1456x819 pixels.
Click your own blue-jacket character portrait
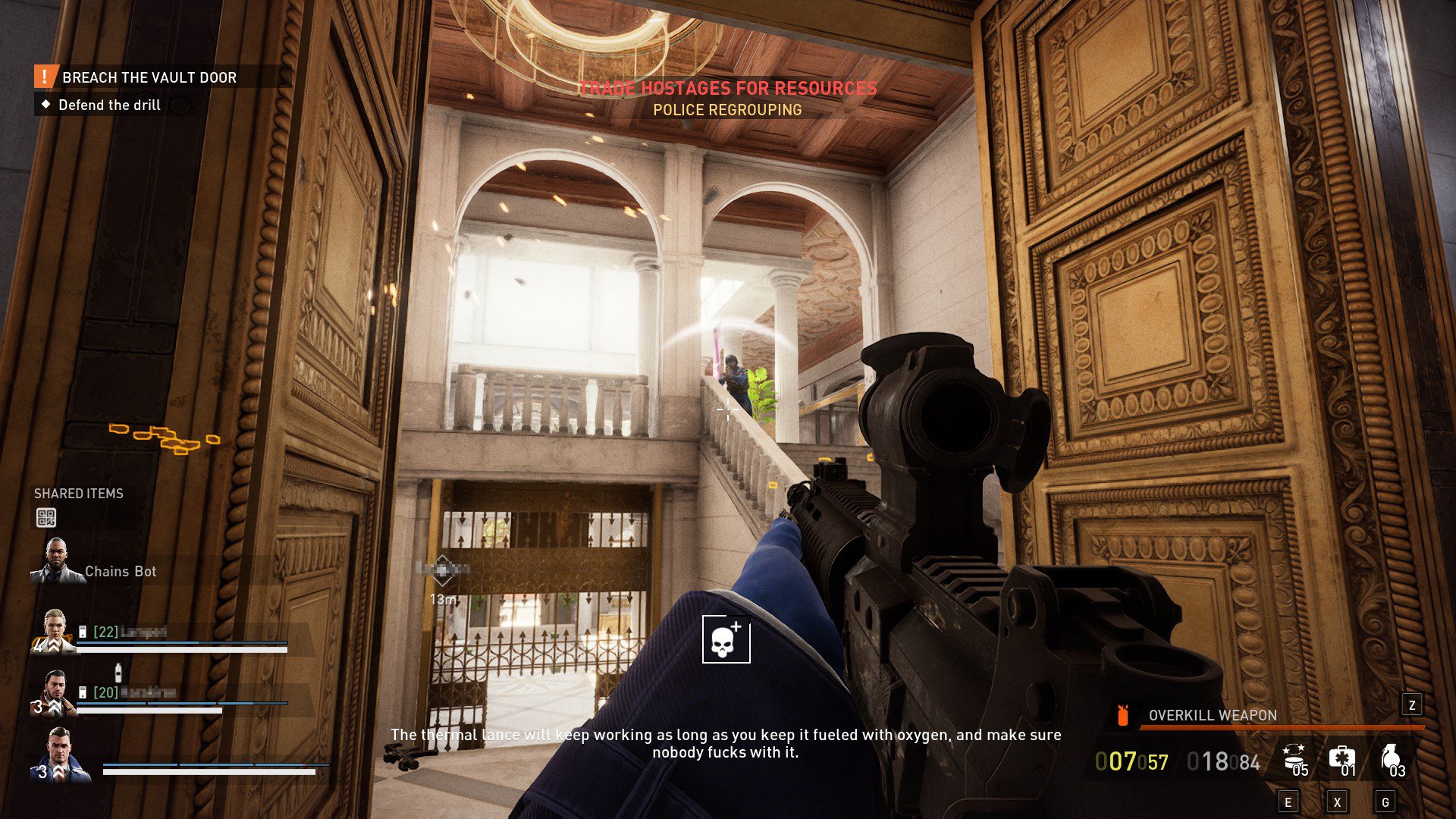coord(60,755)
